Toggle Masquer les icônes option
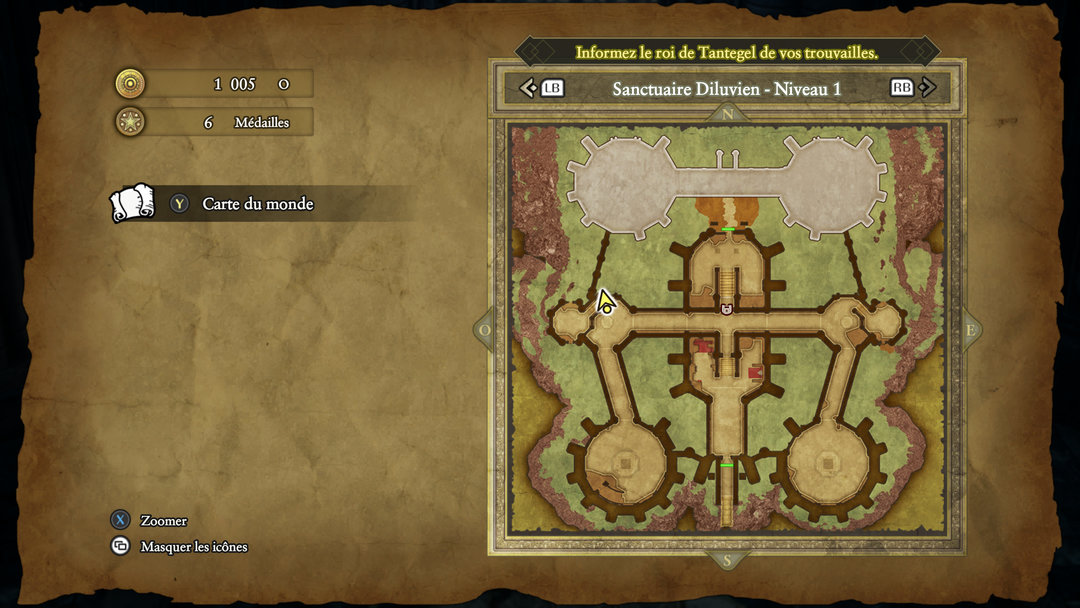This screenshot has width=1080, height=608. [x=193, y=547]
